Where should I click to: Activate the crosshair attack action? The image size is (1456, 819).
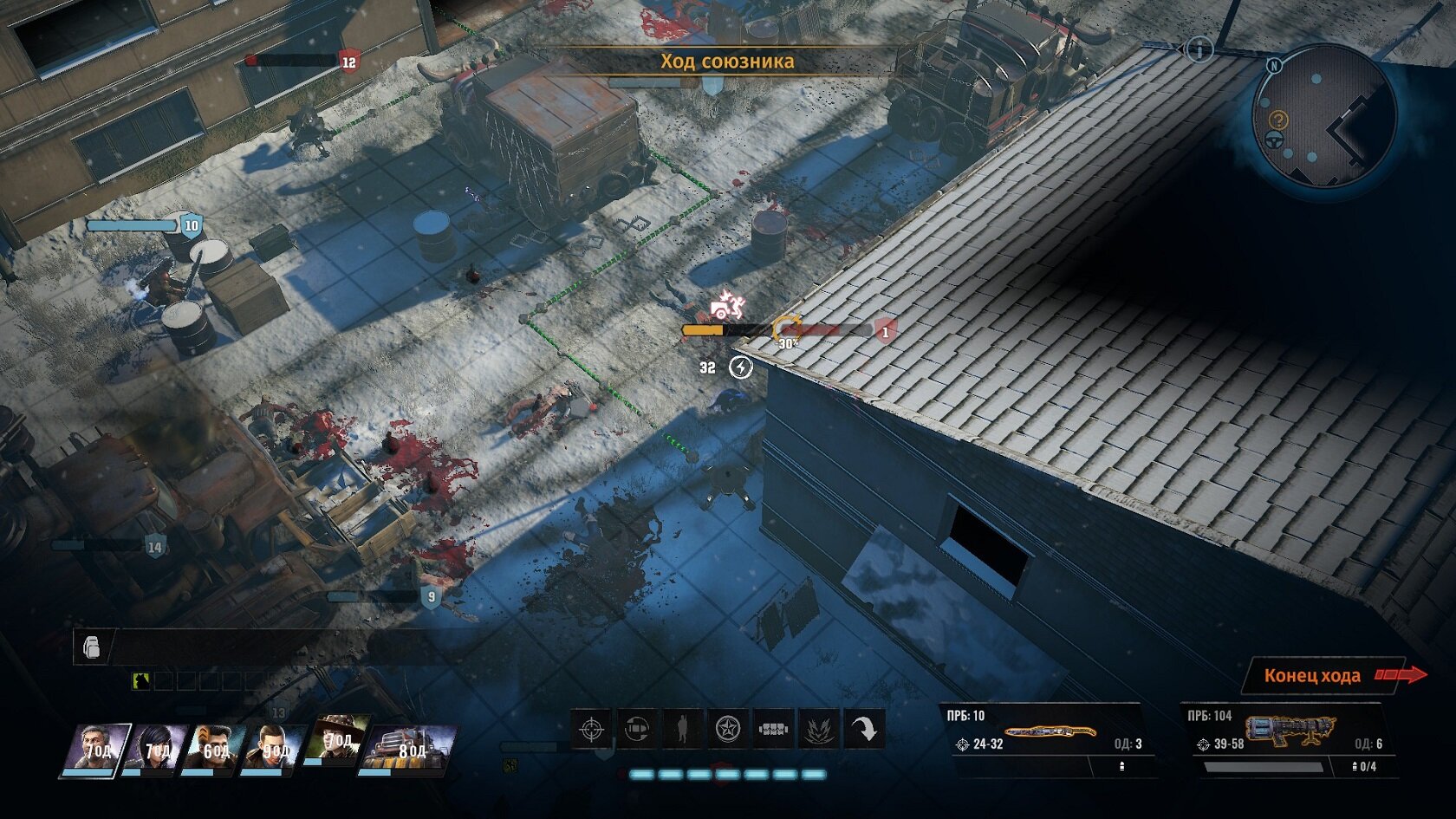click(x=592, y=729)
